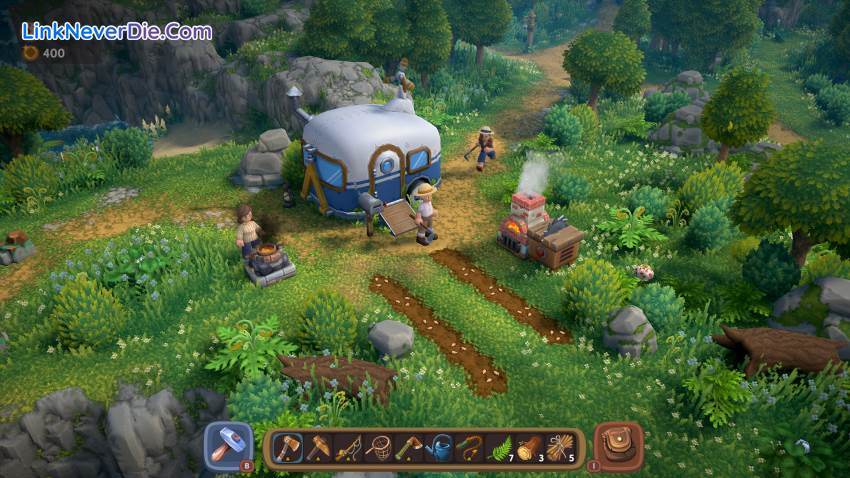The width and height of the screenshot is (850, 478).
Task: Open the hammer build menu
Action: [228, 446]
